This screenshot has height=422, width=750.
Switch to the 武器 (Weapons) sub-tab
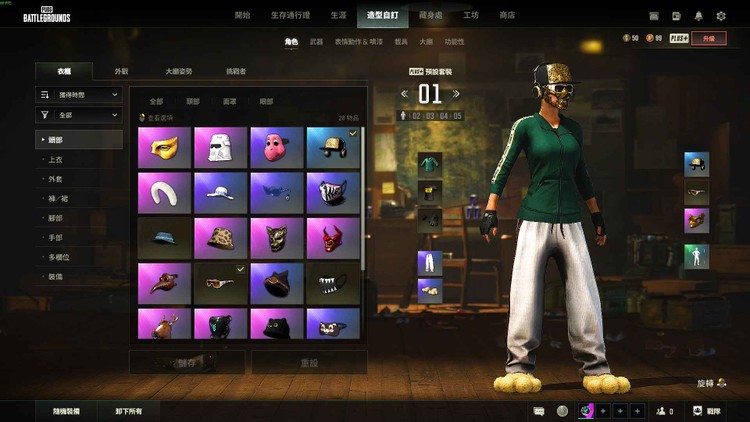316,42
